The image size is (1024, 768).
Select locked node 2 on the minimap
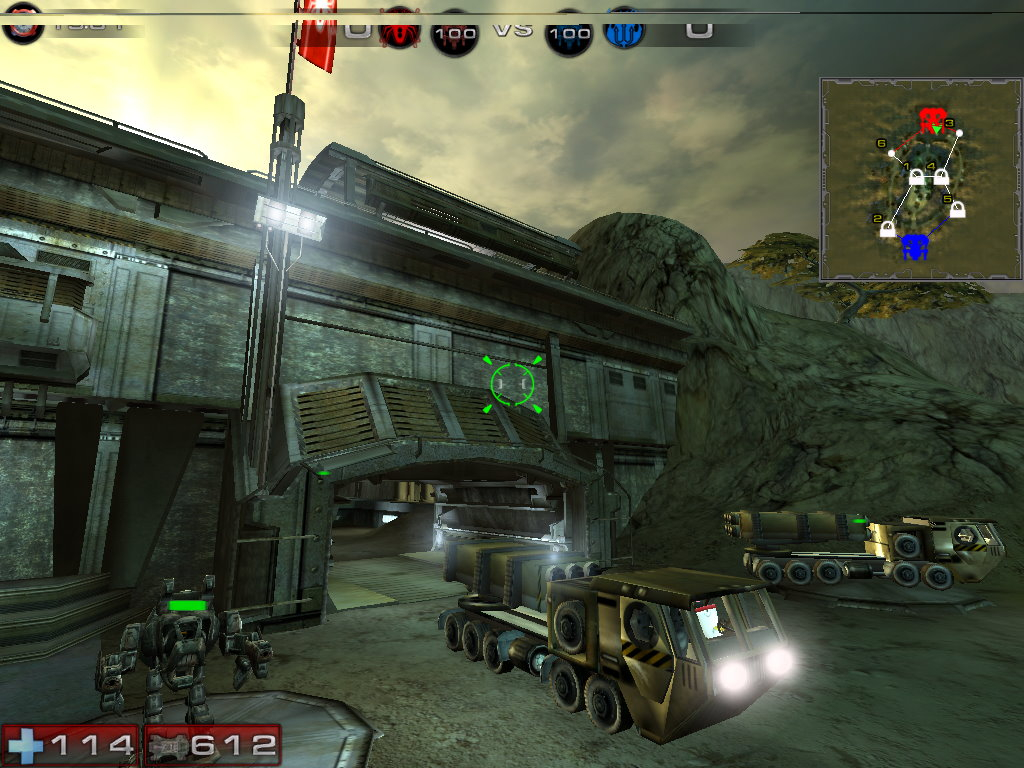[x=887, y=229]
